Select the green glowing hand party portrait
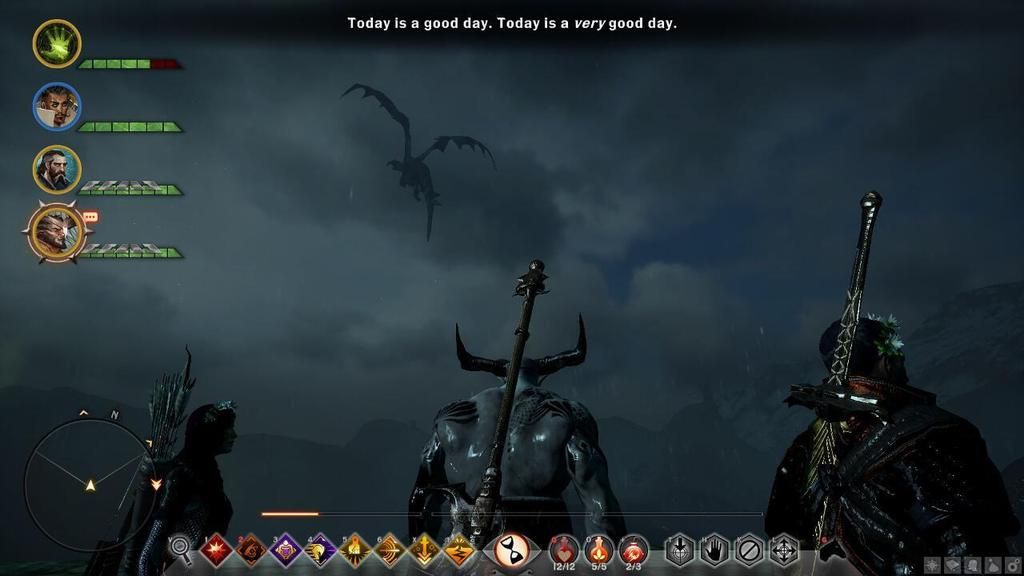 click(56, 44)
